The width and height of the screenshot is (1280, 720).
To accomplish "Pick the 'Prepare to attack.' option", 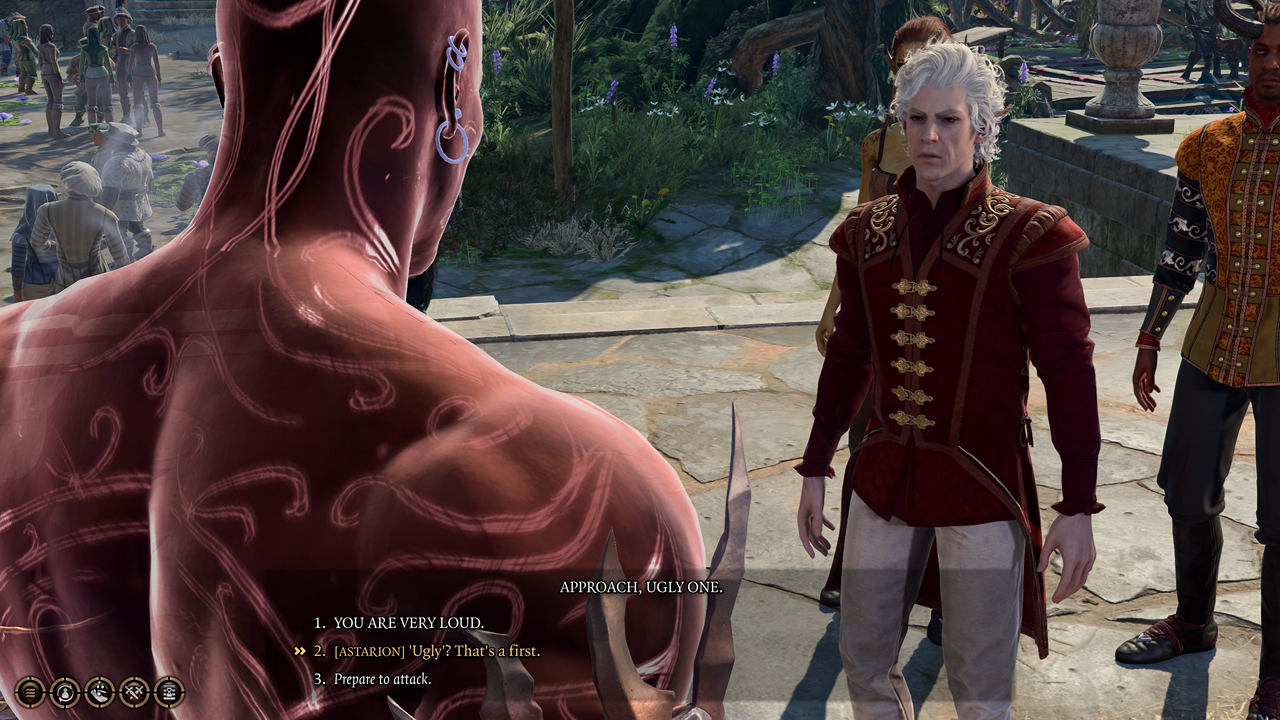I will coord(382,679).
